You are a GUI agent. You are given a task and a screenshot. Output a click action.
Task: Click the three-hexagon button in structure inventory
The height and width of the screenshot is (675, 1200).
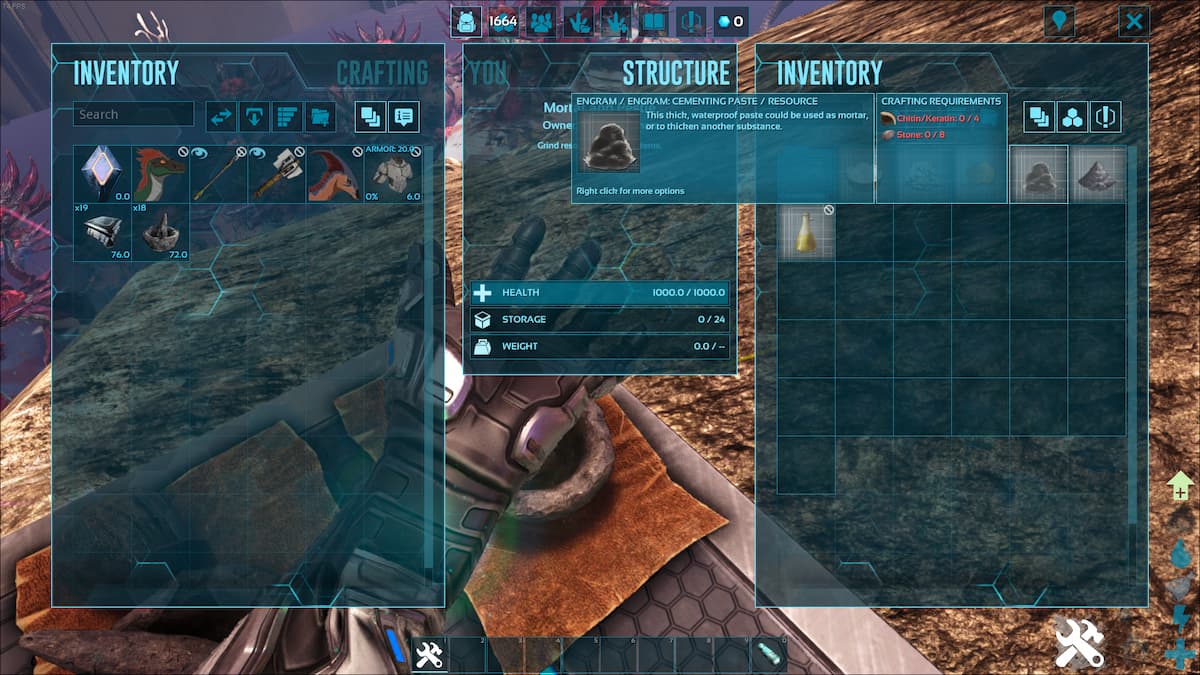[1073, 117]
